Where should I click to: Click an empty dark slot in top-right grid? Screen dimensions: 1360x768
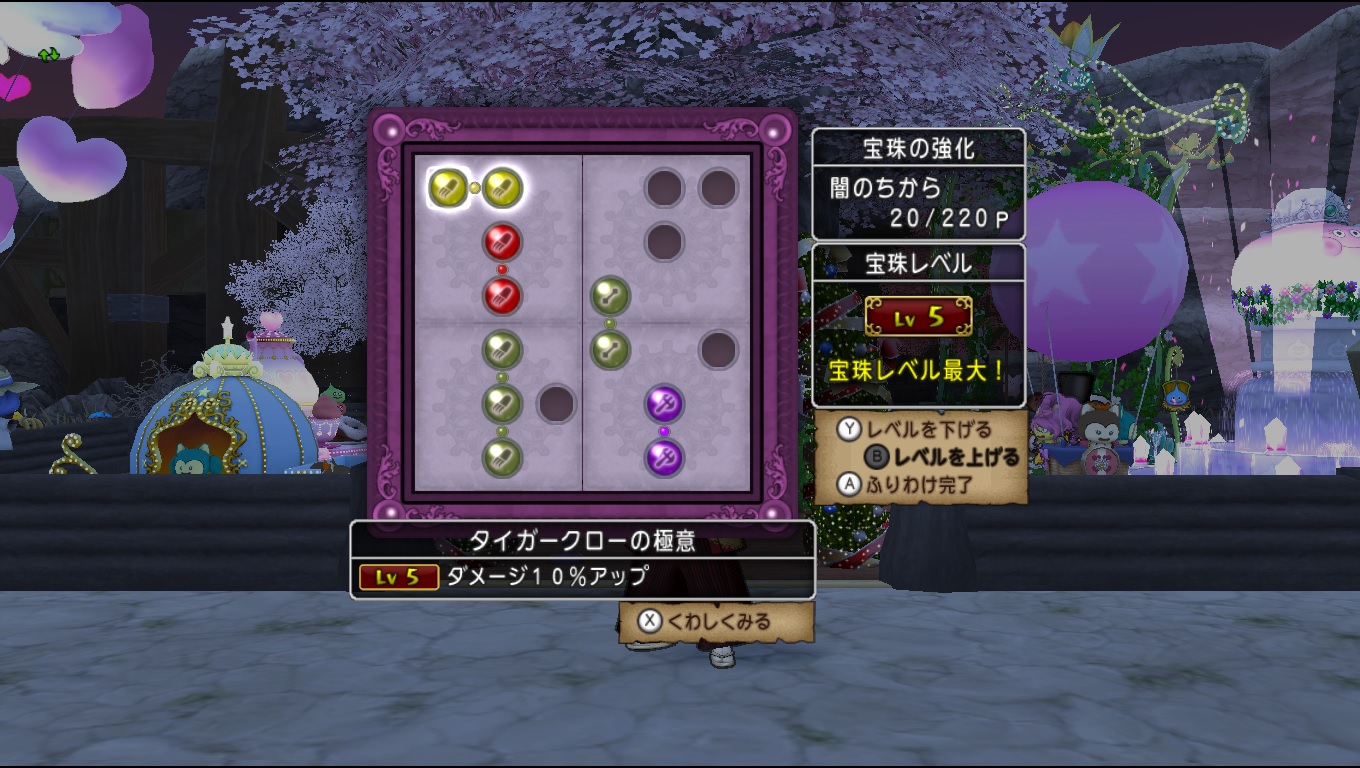[665, 186]
